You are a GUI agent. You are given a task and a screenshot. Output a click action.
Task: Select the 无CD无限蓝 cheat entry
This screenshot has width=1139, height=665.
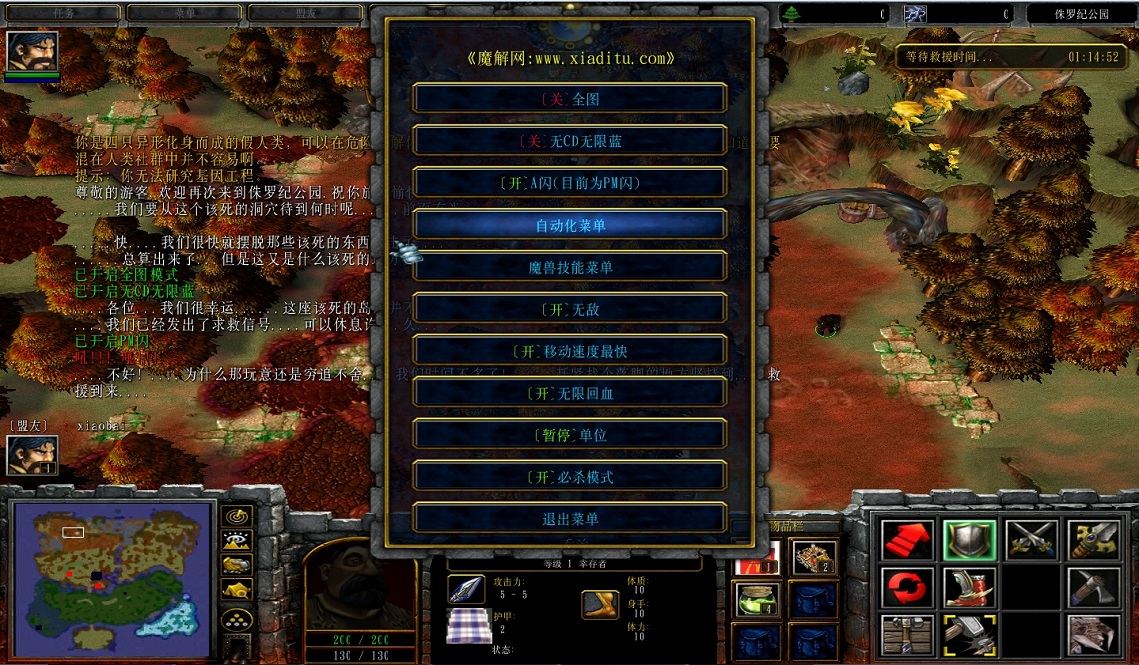click(x=570, y=141)
